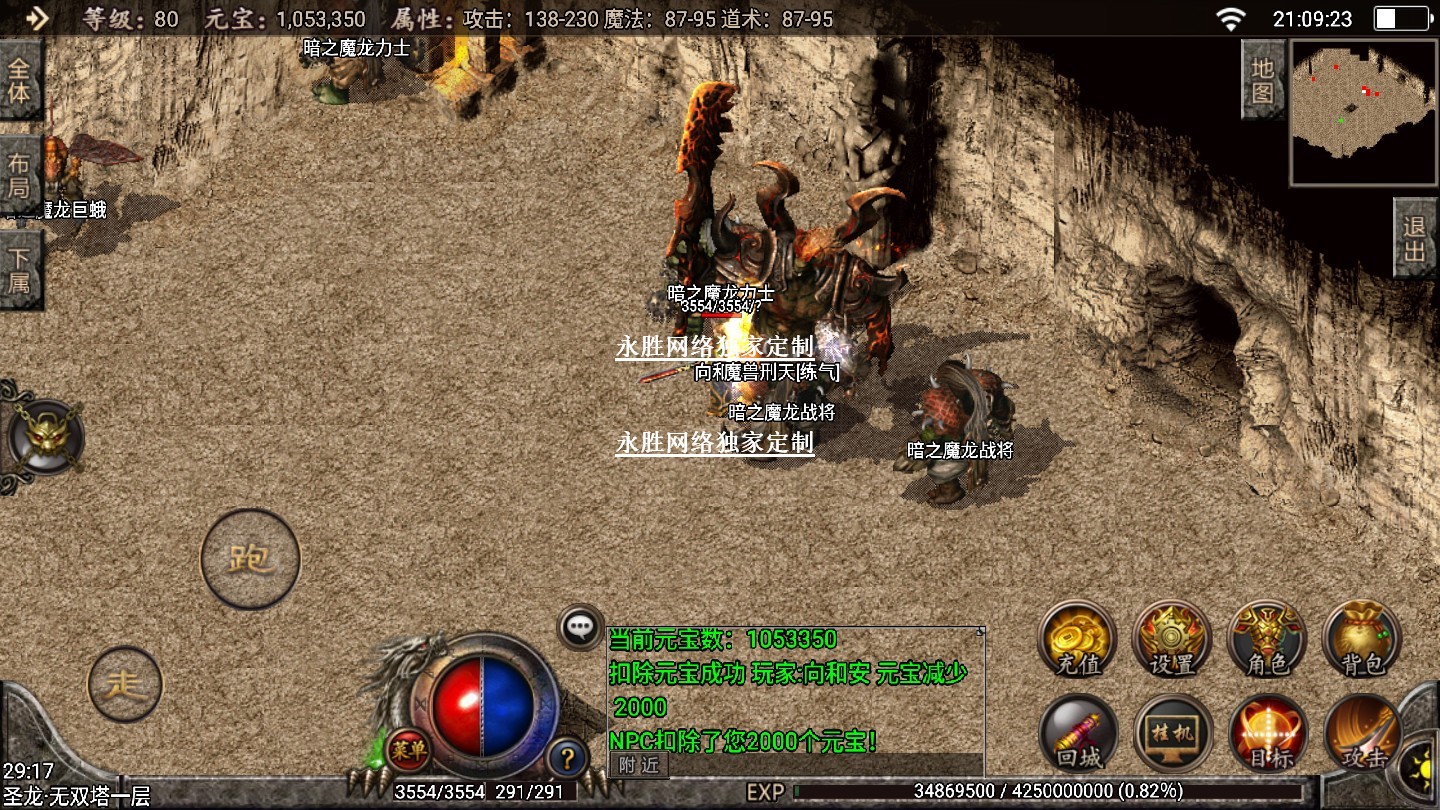The image size is (1440, 810).
Task: Toggle 挂机 auto-battle mode
Action: [x=1172, y=734]
